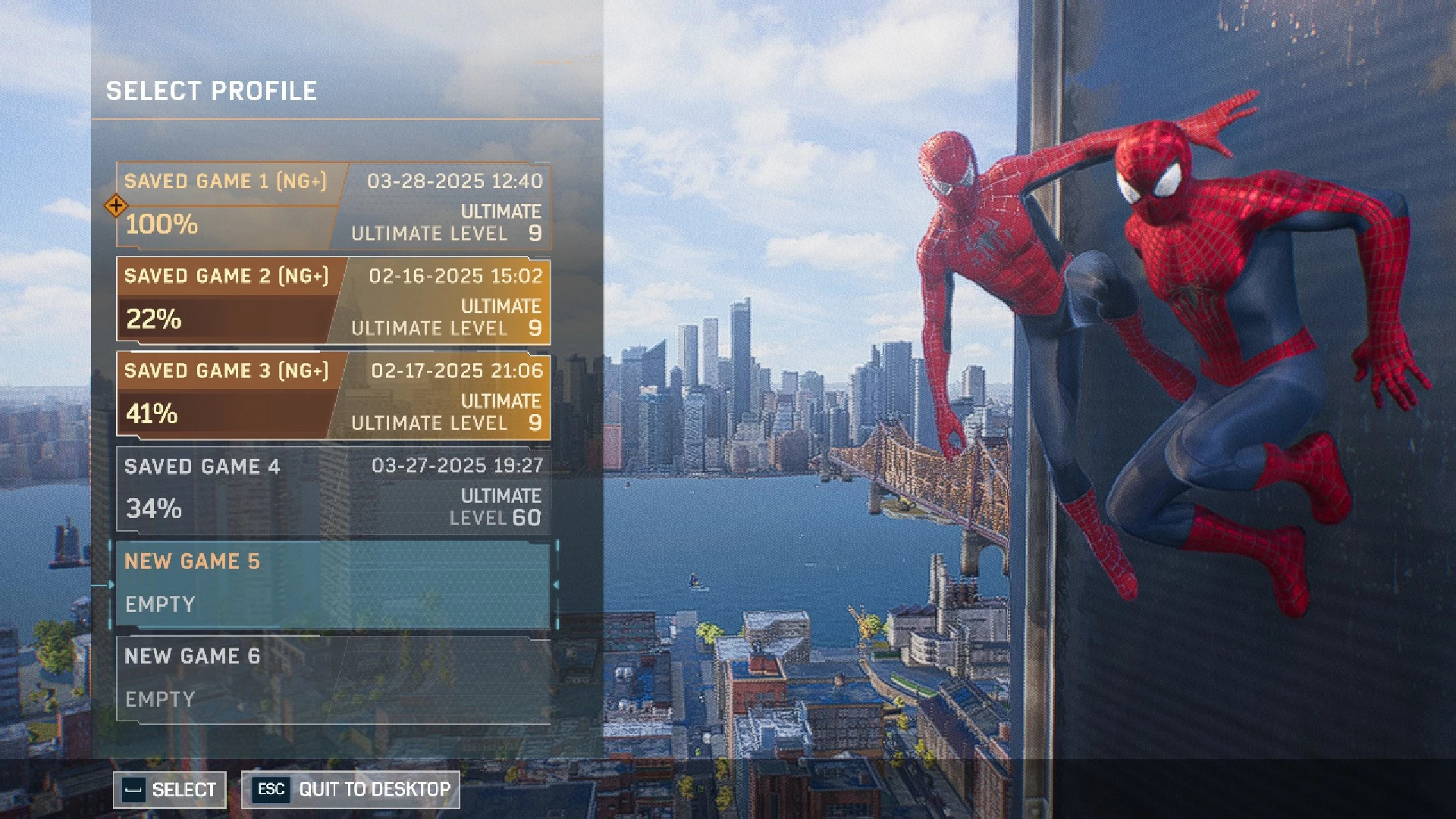Click the ESC key icon in the bottom bar

271,789
